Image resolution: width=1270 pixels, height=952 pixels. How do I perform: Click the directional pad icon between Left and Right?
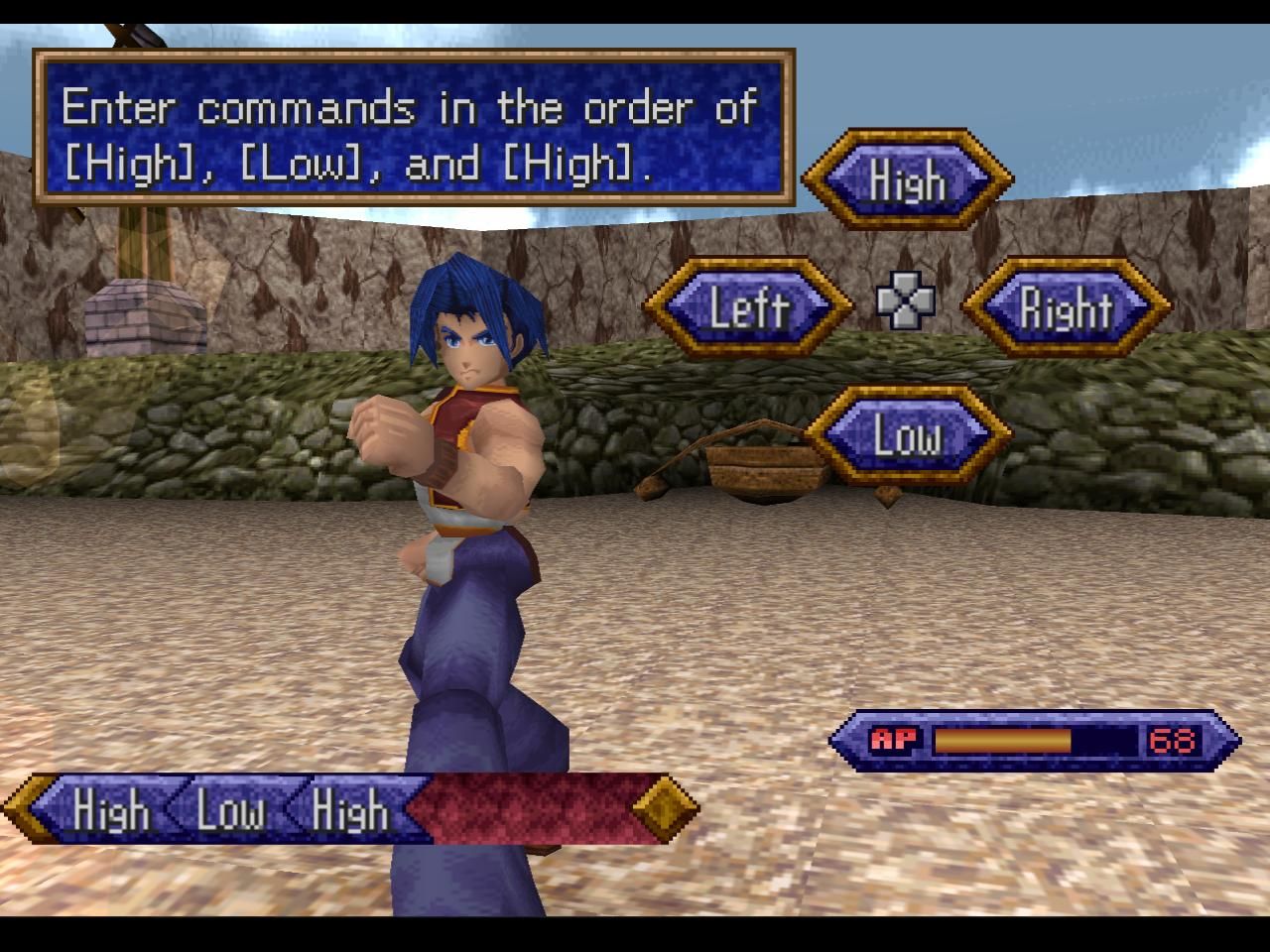tap(906, 300)
